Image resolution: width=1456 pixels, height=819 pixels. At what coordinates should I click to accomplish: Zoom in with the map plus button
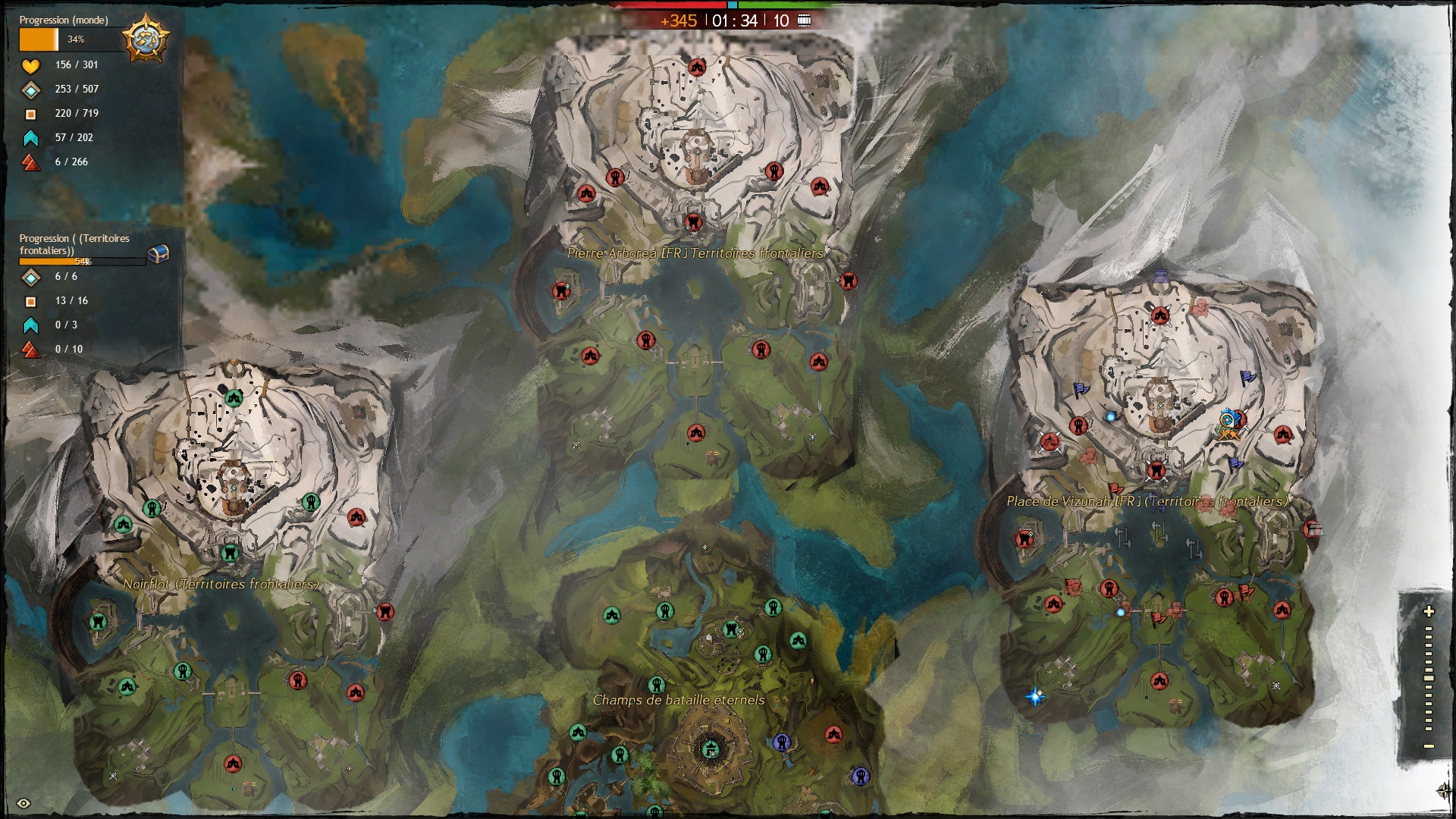click(1429, 611)
